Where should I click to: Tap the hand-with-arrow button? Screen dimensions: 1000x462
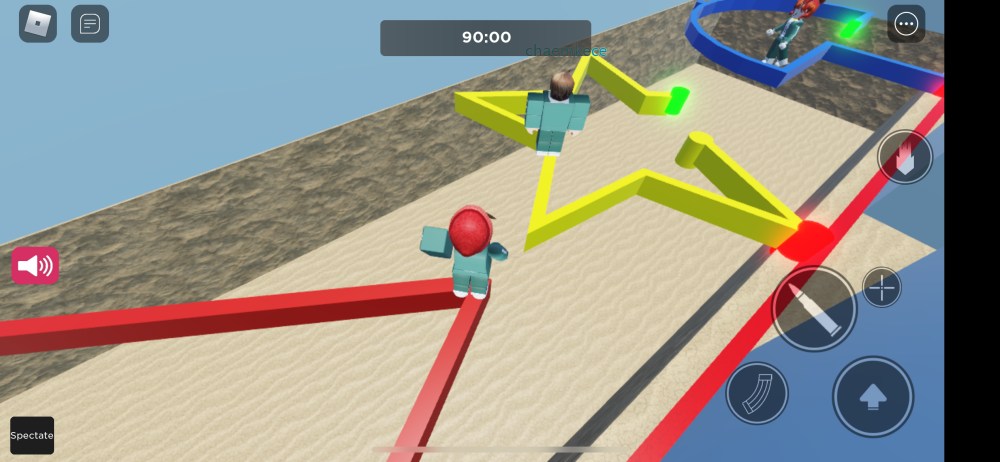[905, 157]
